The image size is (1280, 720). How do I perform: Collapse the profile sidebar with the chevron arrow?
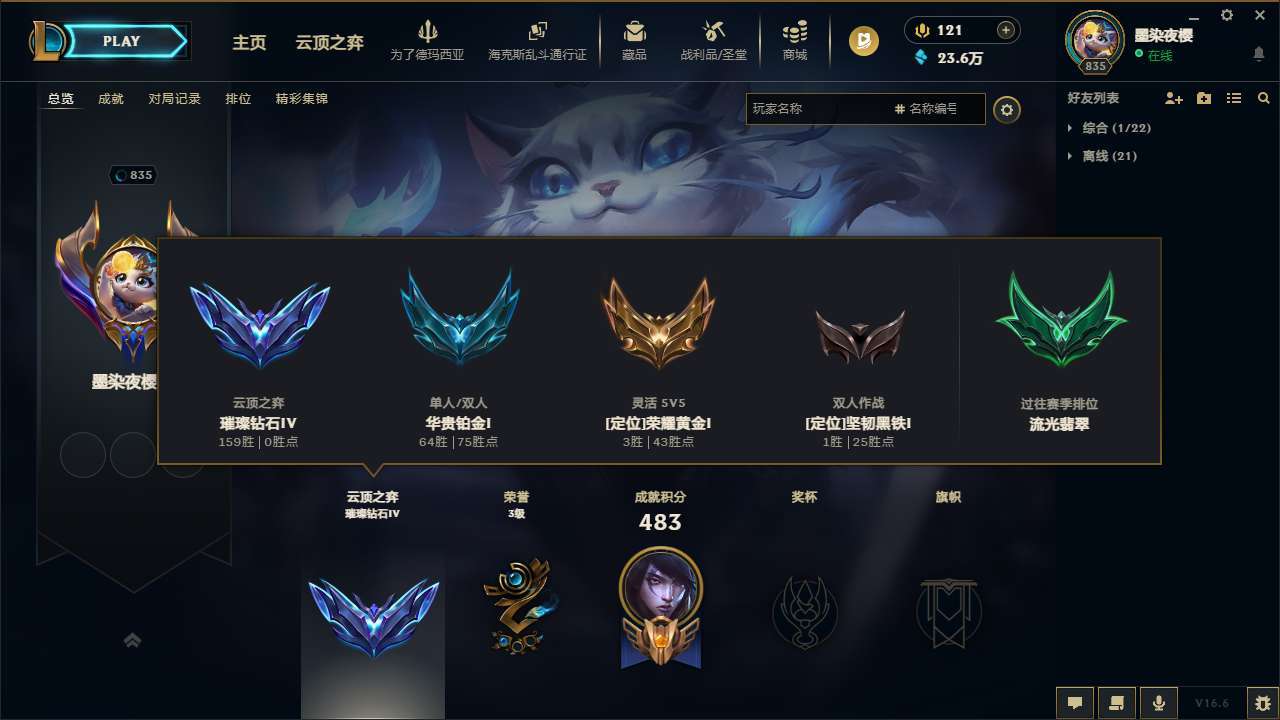(133, 640)
